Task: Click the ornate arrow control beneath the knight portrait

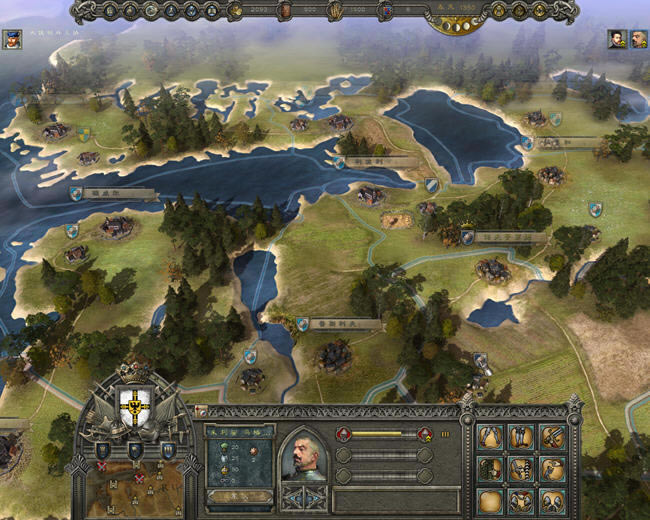Action: pos(303,498)
